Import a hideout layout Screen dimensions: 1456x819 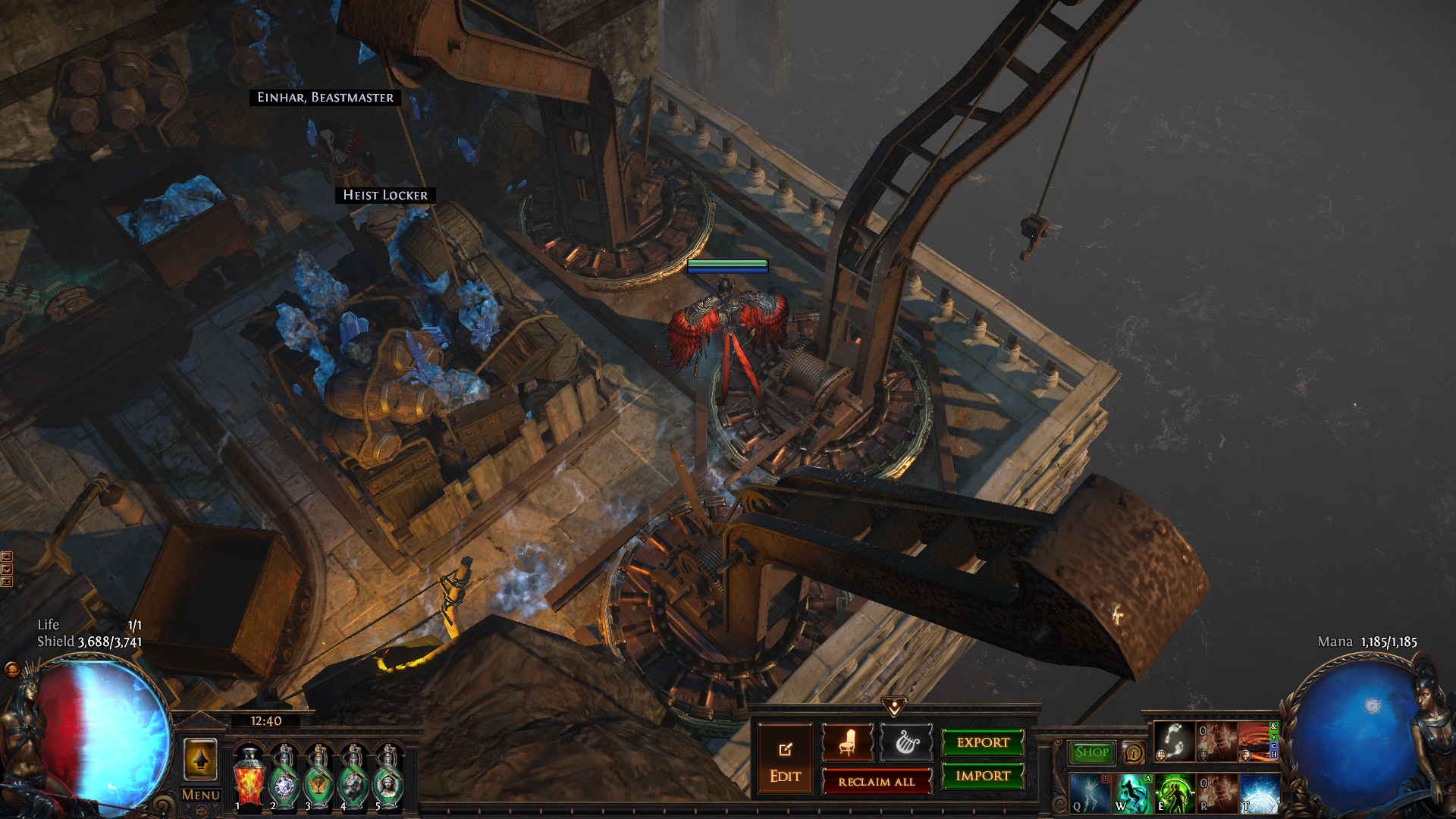[x=983, y=776]
